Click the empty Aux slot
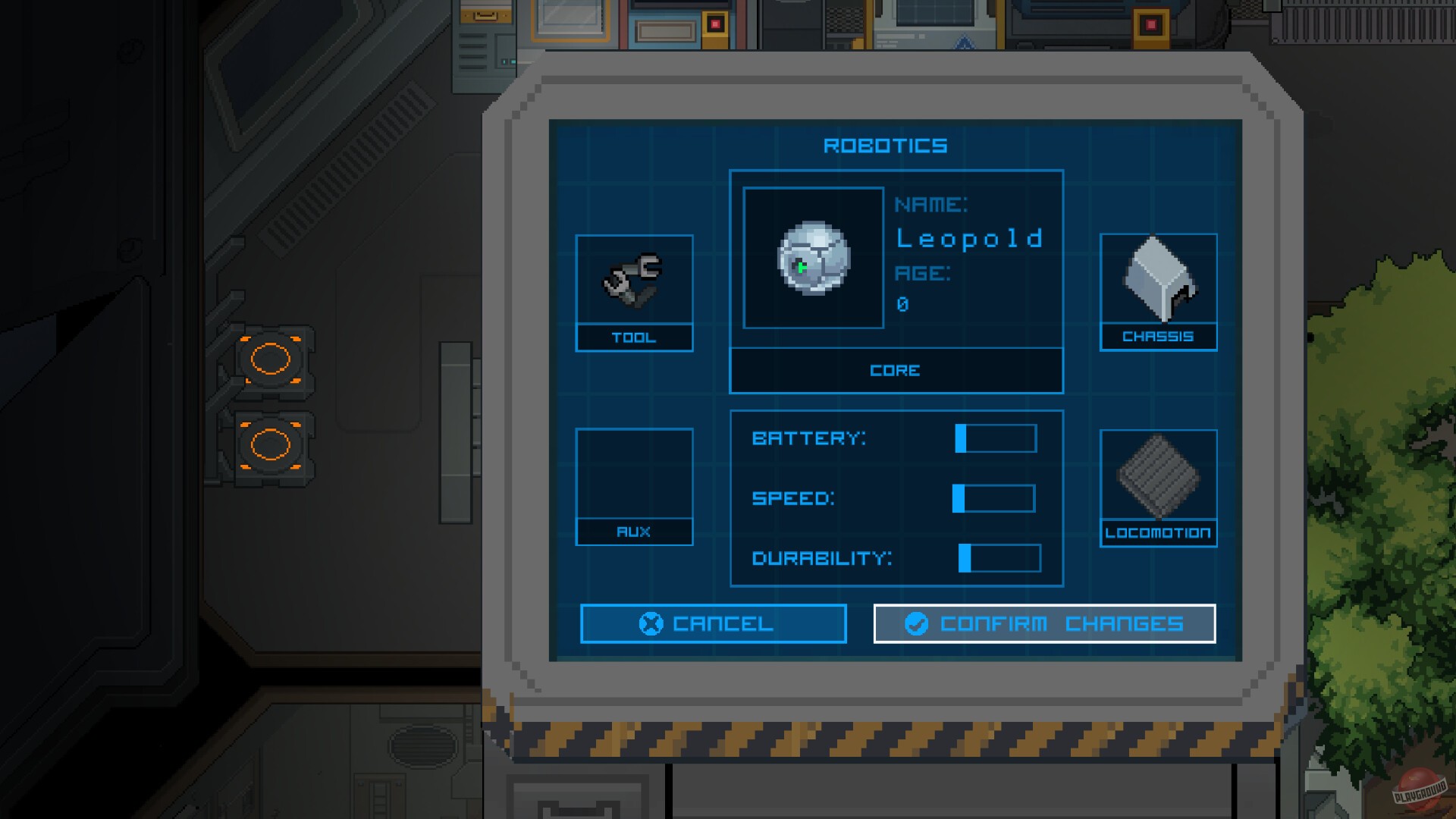Image resolution: width=1456 pixels, height=819 pixels. point(634,474)
